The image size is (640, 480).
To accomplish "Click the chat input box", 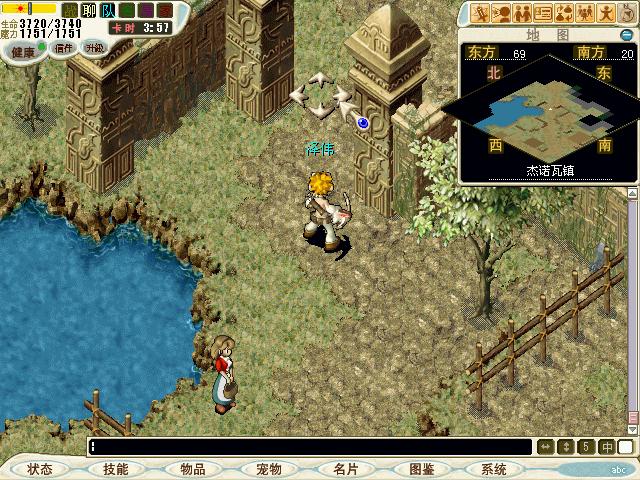I will [x=310, y=446].
